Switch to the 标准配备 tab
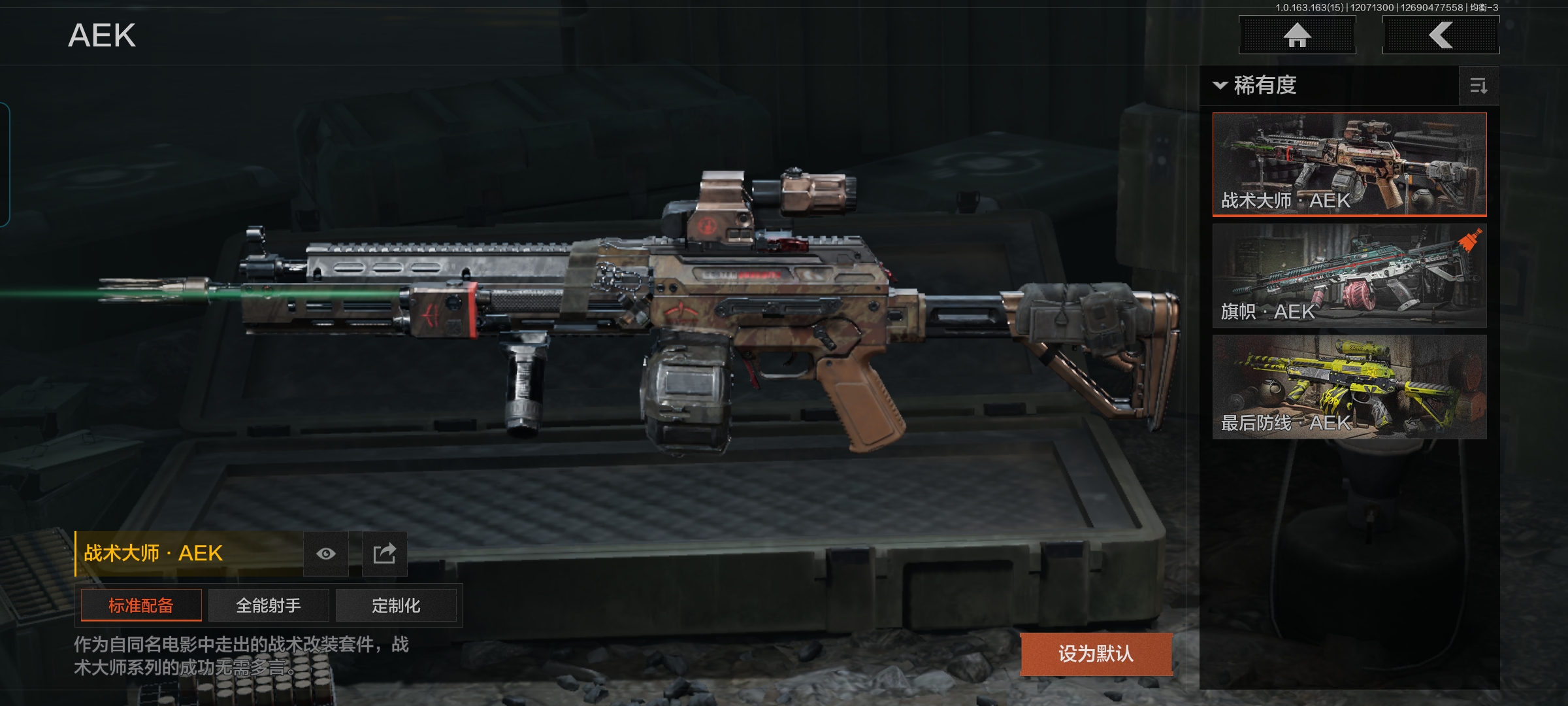The image size is (1568, 706). tap(141, 605)
